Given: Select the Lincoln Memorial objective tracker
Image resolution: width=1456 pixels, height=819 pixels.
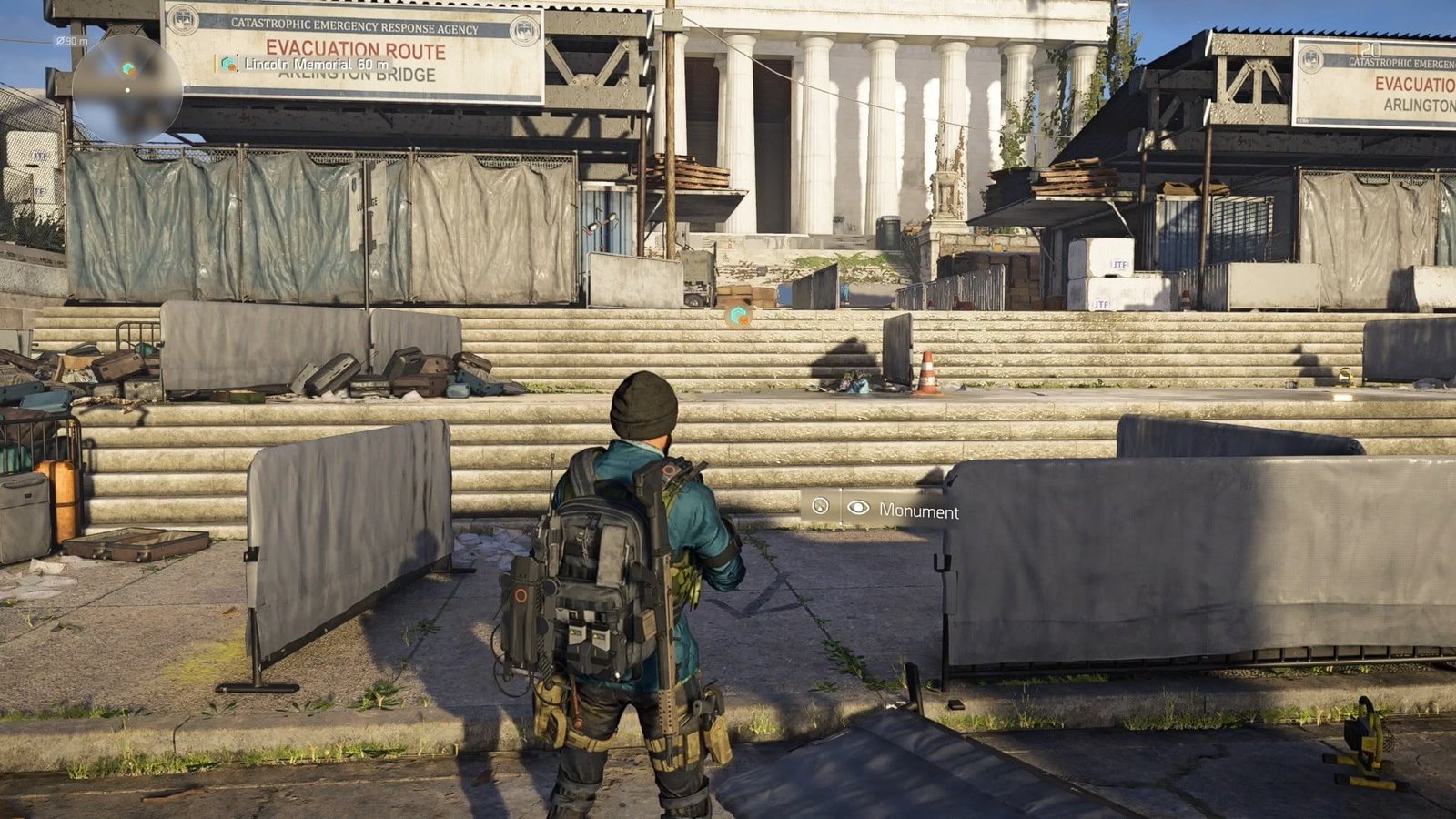Looking at the screenshot, I should tap(306, 65).
